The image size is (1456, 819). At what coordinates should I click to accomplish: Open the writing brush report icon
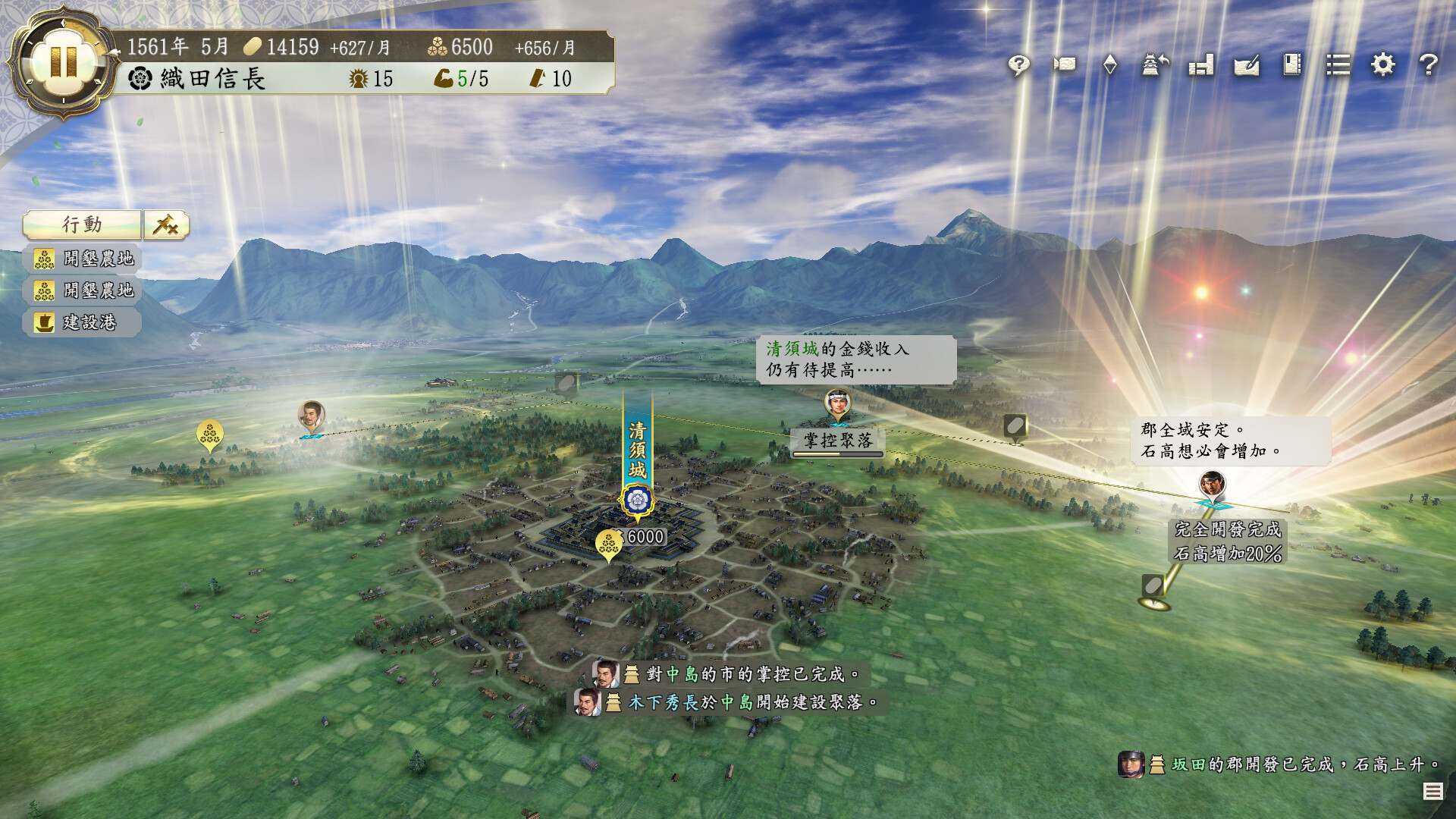[x=1249, y=66]
